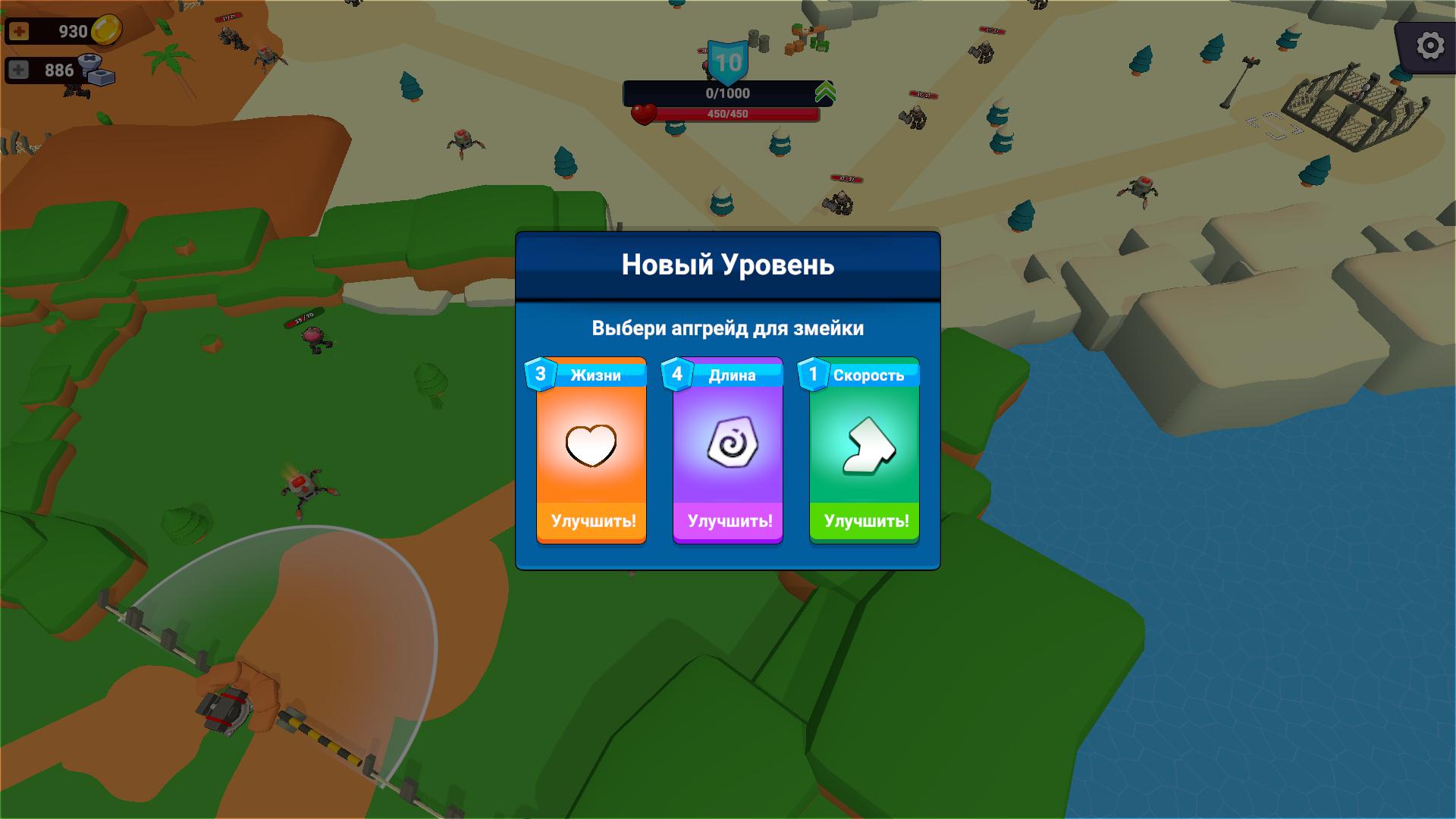
Task: Click the heart icon on the Жизни card
Action: coord(591,444)
